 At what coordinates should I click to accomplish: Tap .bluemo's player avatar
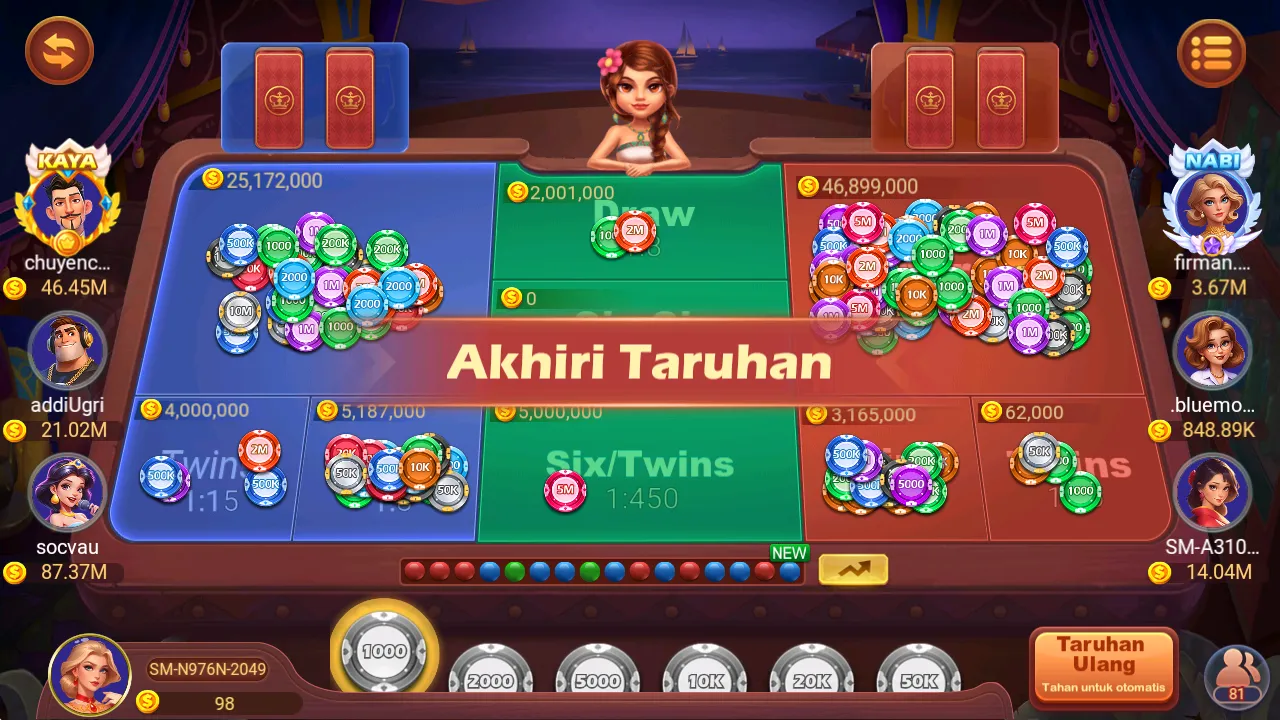1213,349
